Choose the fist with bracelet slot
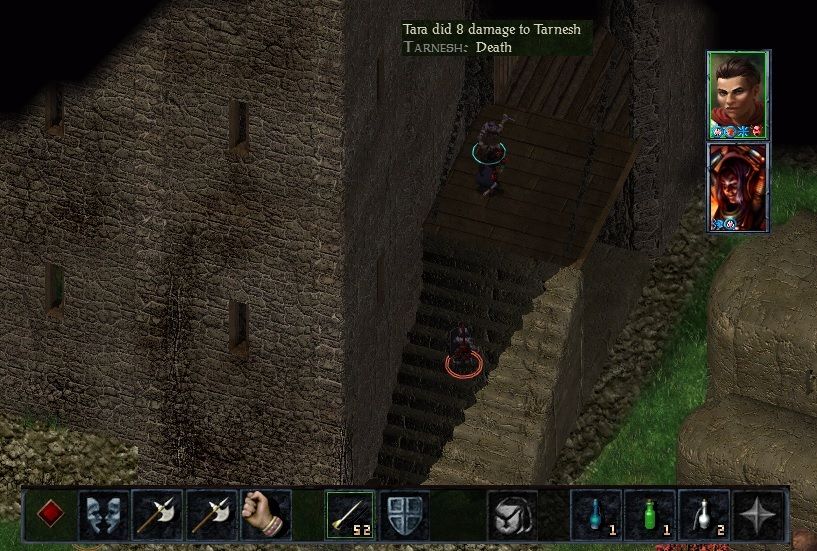Screen dimensions: 817x551 coord(265,515)
